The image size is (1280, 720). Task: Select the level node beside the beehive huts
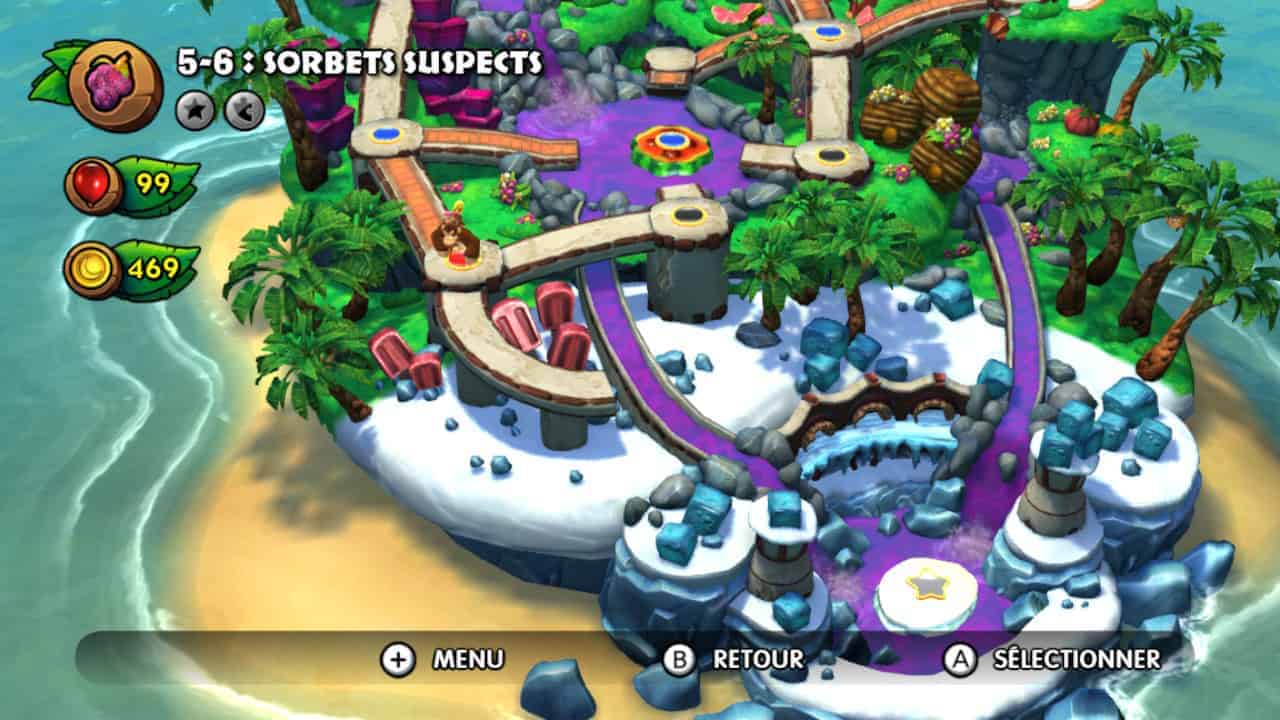click(832, 156)
